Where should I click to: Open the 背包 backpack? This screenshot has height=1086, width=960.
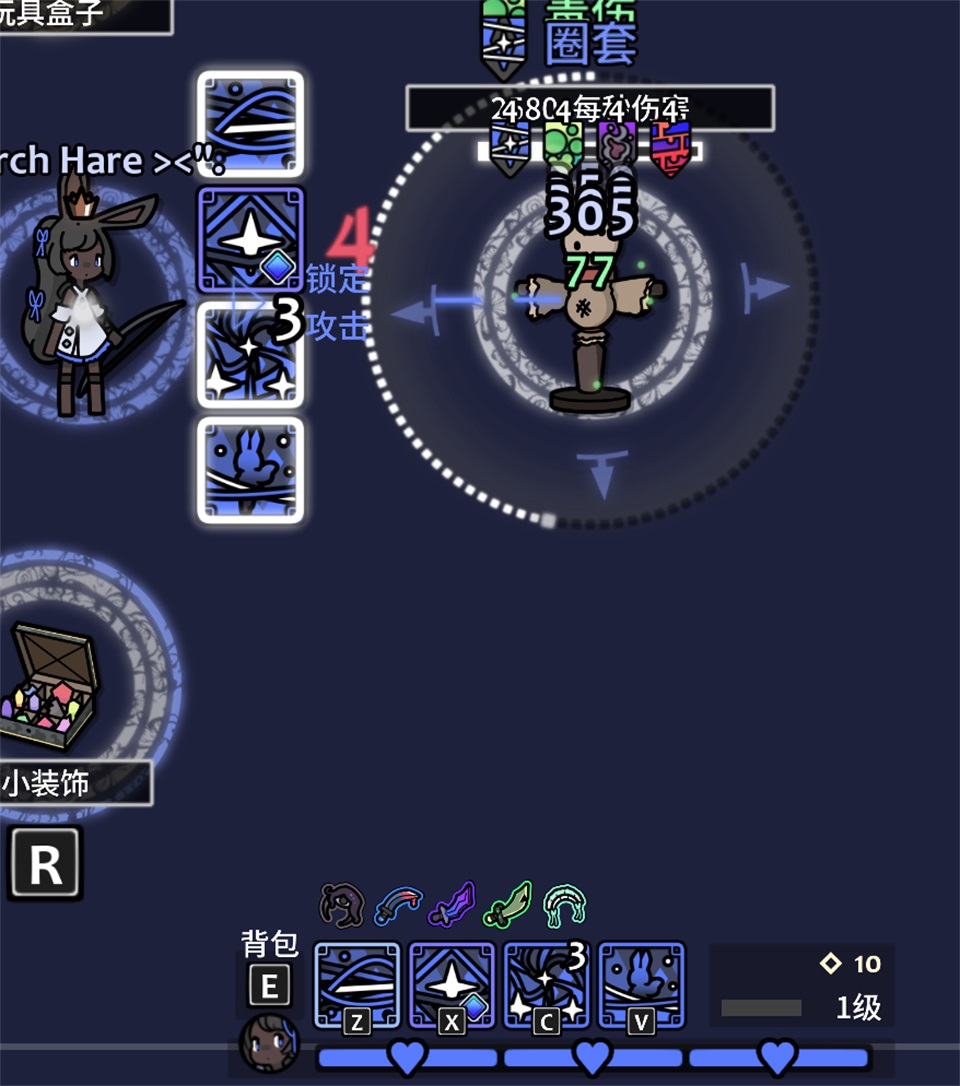click(x=269, y=985)
